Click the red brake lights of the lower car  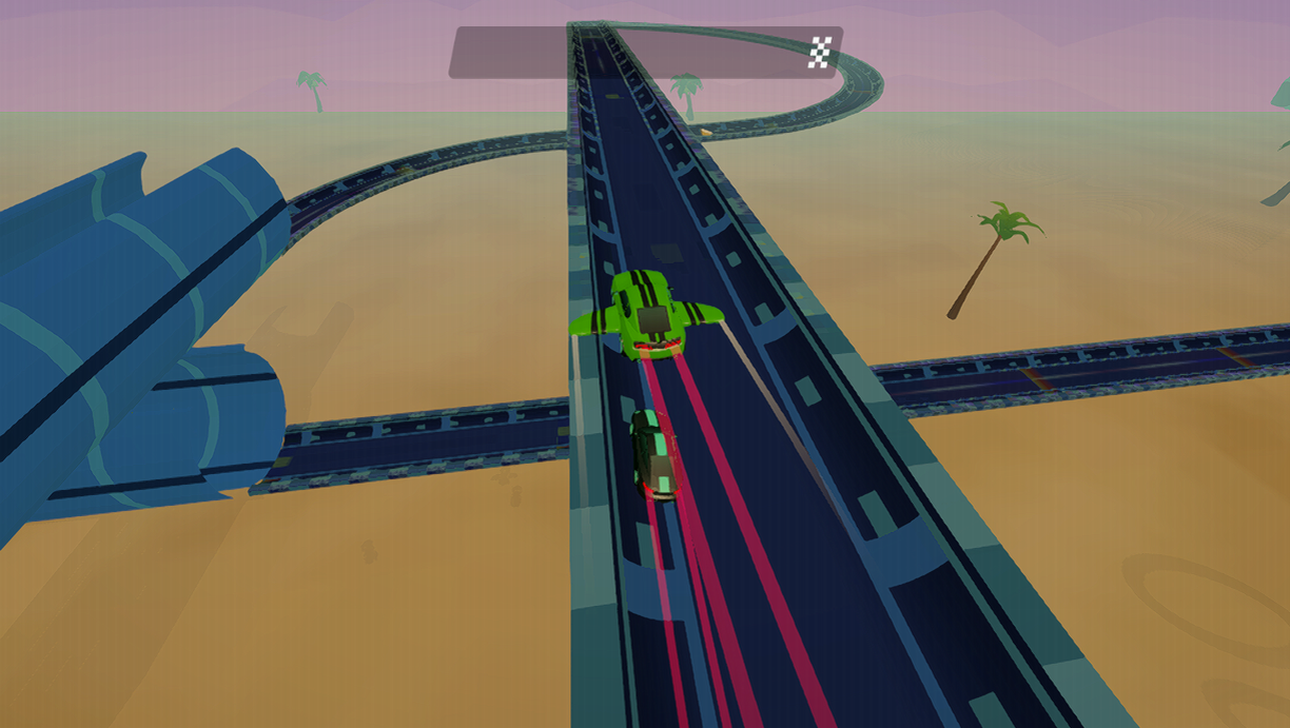660,490
